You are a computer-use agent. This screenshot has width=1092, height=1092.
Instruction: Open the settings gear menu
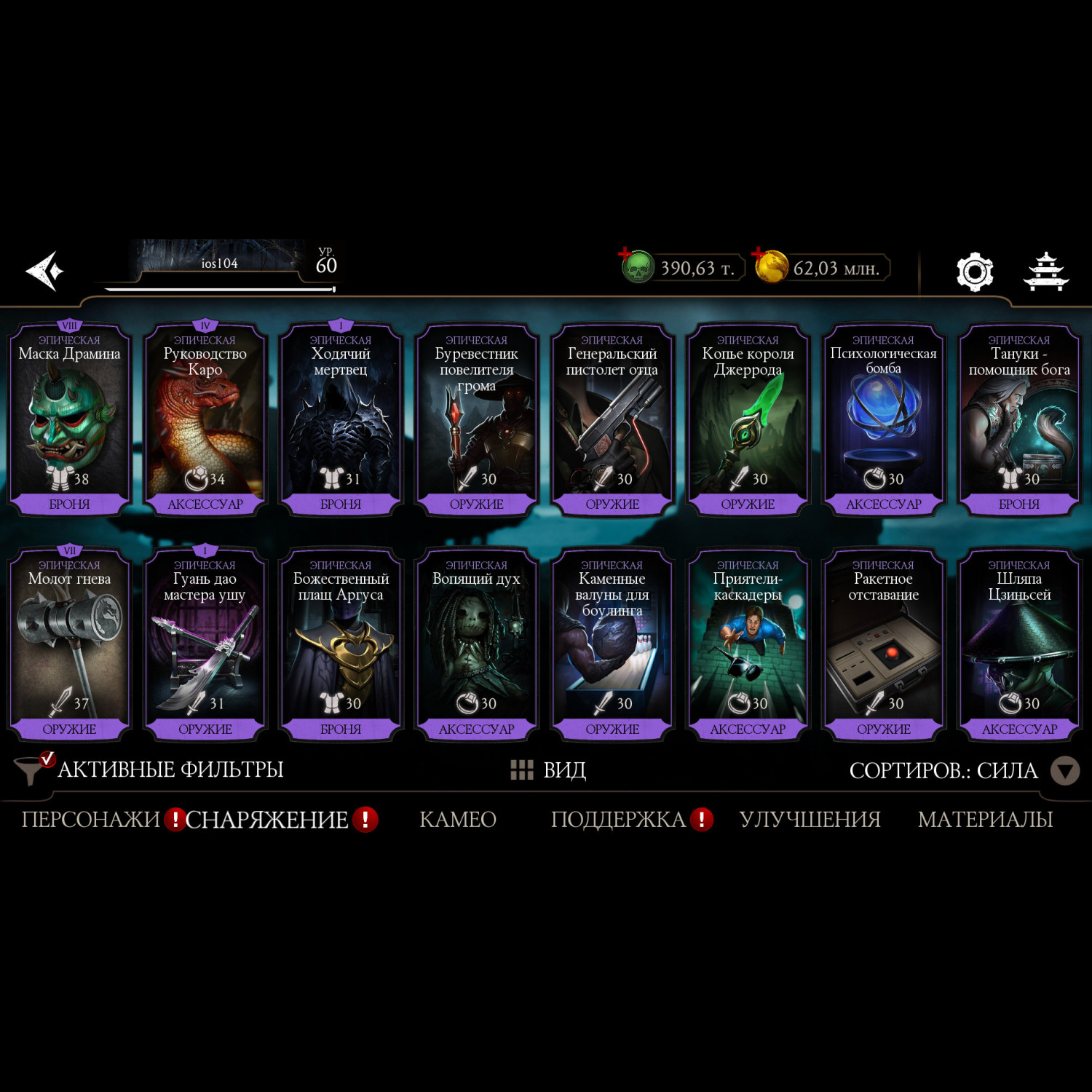tap(974, 272)
